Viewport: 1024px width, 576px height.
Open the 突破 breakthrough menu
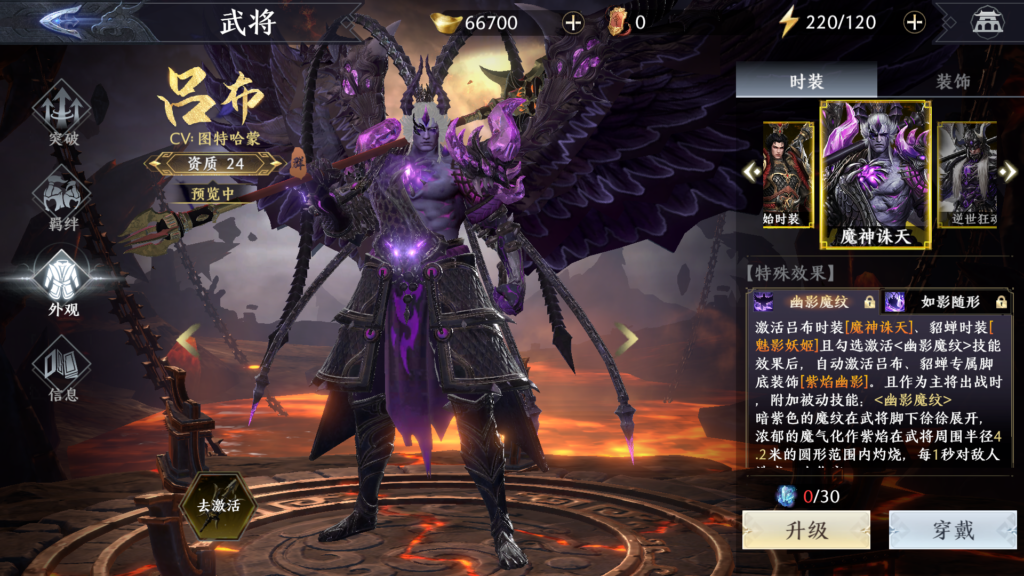[63, 112]
